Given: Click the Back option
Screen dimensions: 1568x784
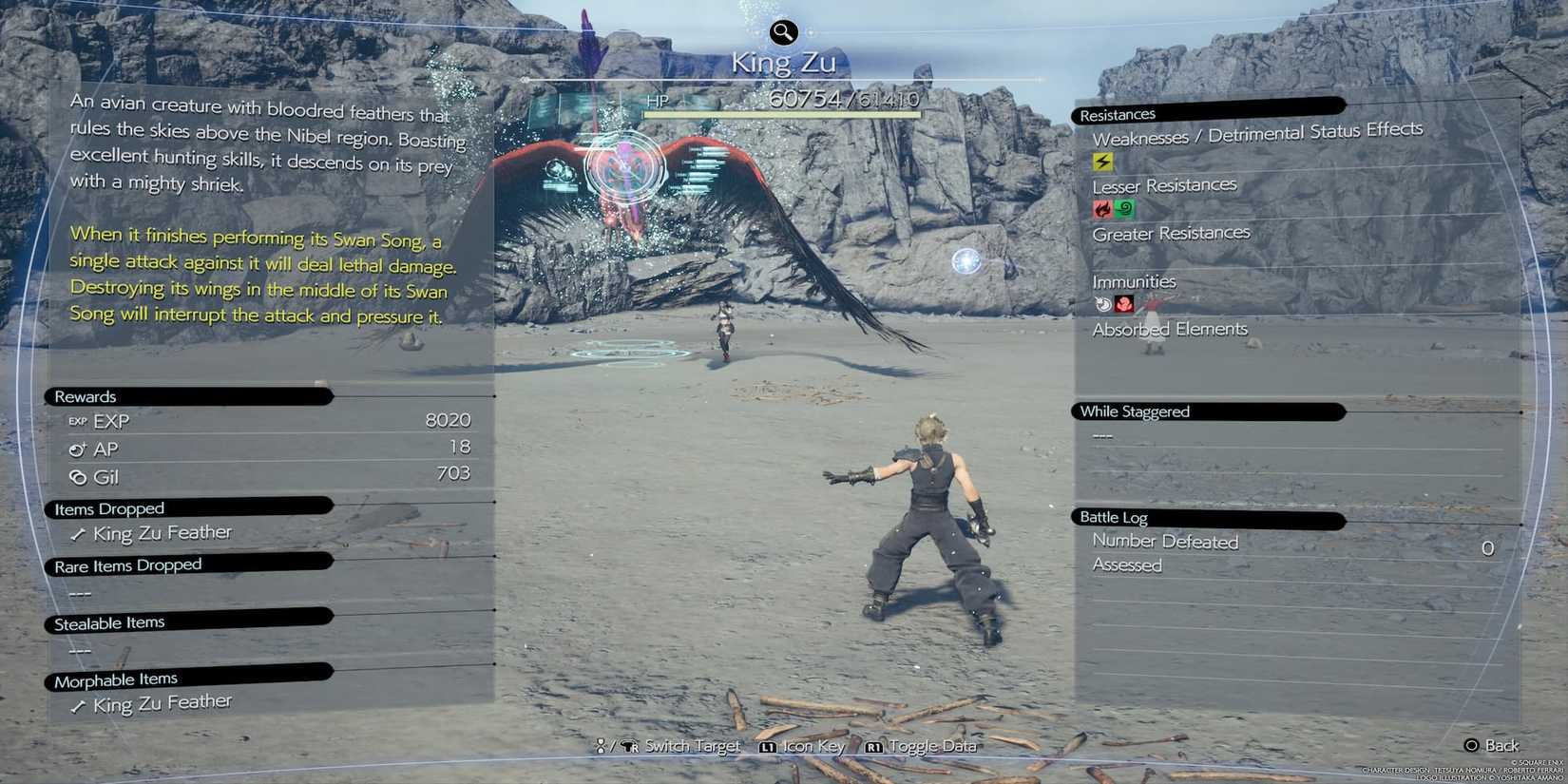Looking at the screenshot, I should coord(1492,746).
